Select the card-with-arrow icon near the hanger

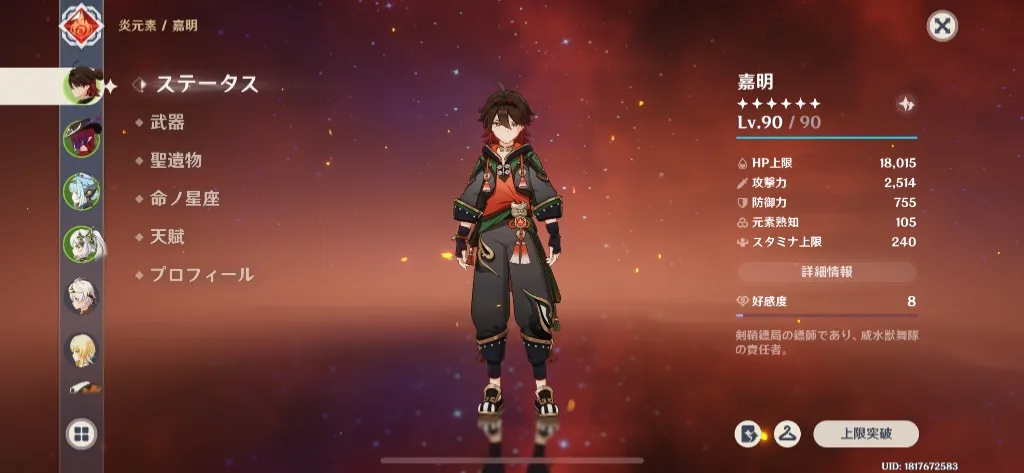[747, 433]
